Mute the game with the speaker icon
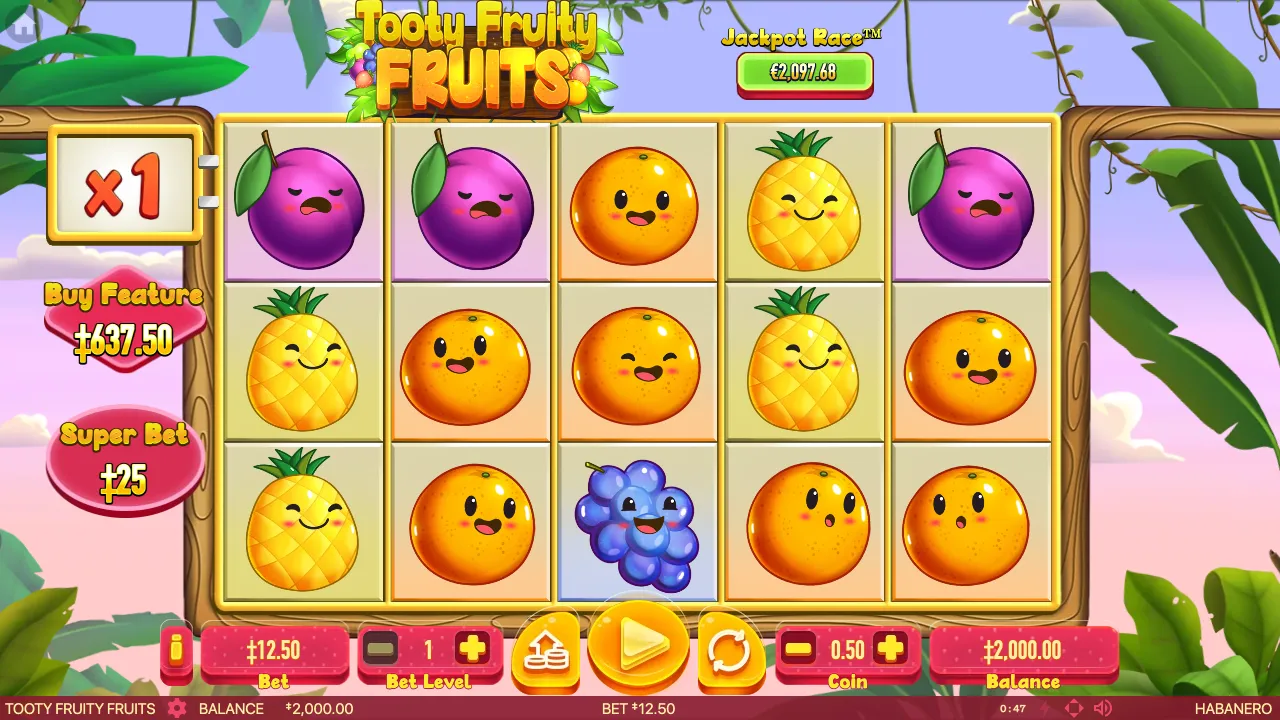 point(1102,708)
